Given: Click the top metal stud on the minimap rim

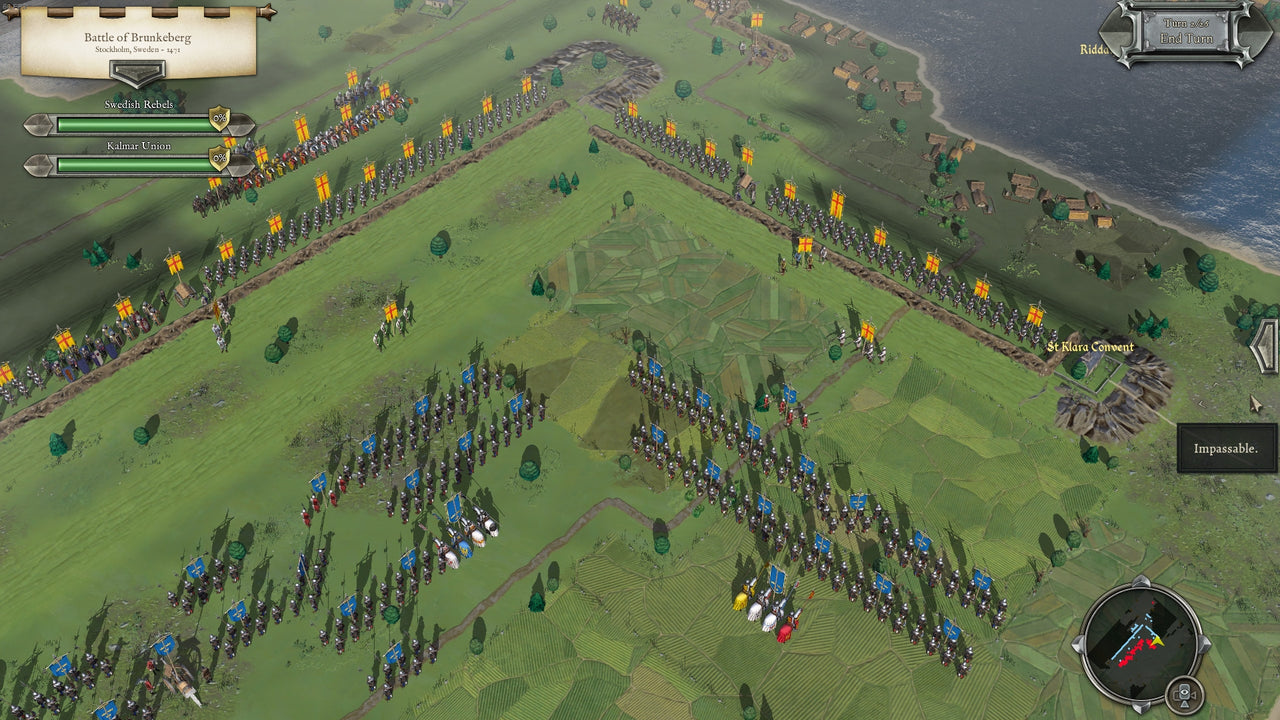Looking at the screenshot, I should click(1142, 580).
